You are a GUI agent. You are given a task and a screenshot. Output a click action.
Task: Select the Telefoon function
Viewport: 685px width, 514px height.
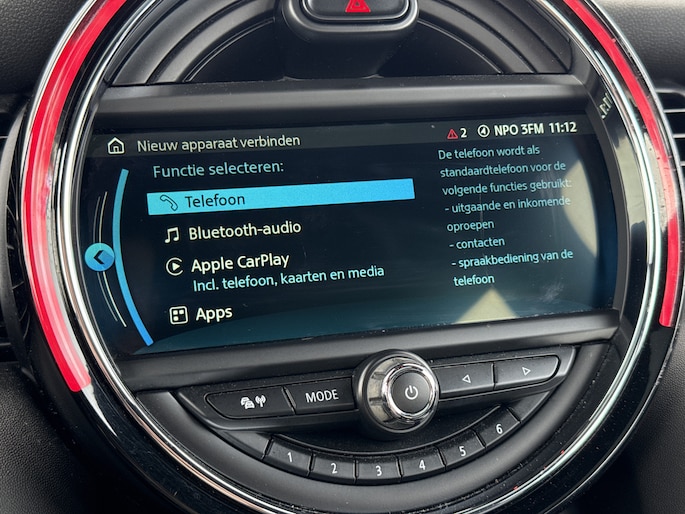(280, 197)
